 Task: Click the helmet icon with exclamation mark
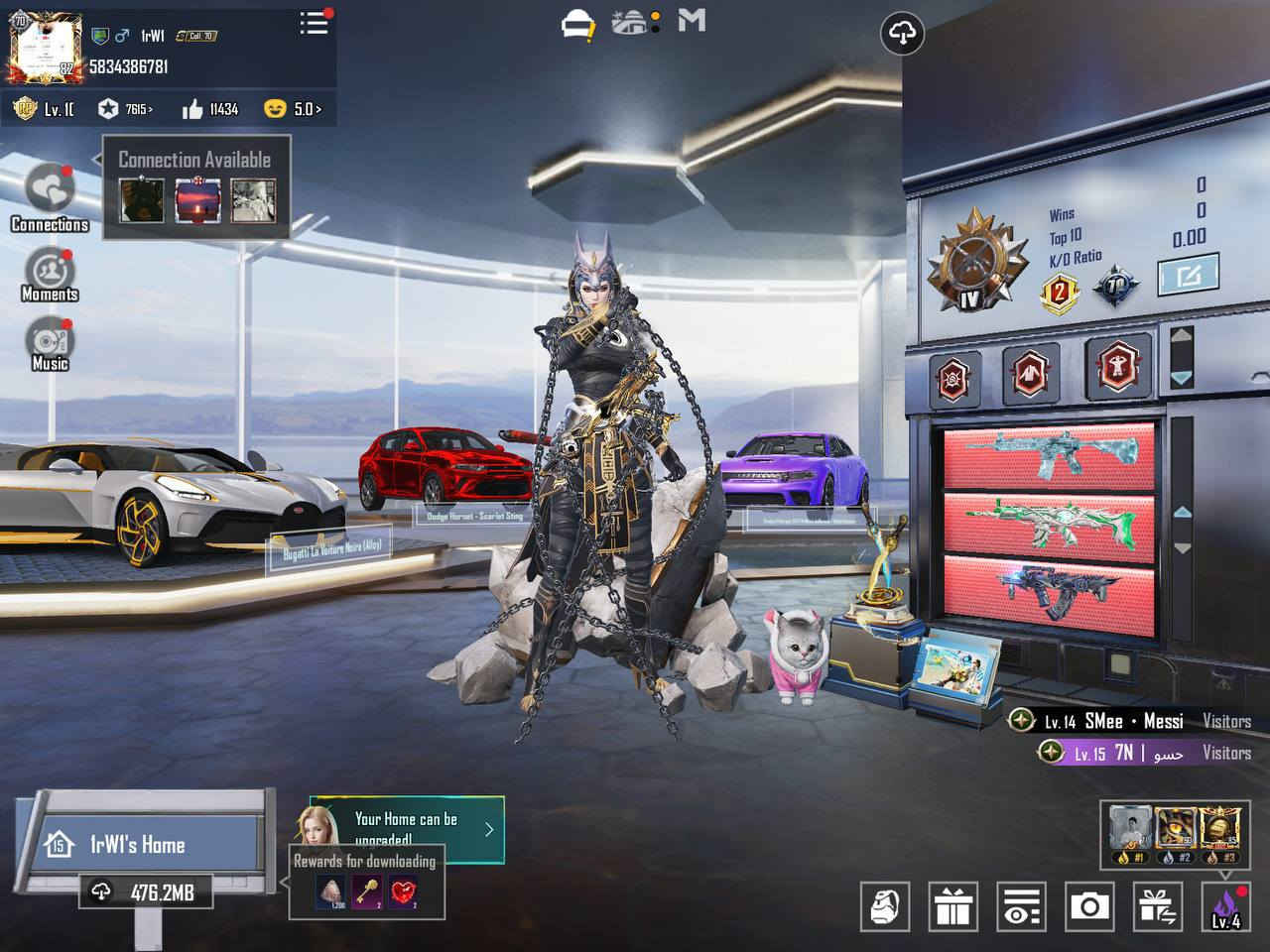(x=577, y=25)
